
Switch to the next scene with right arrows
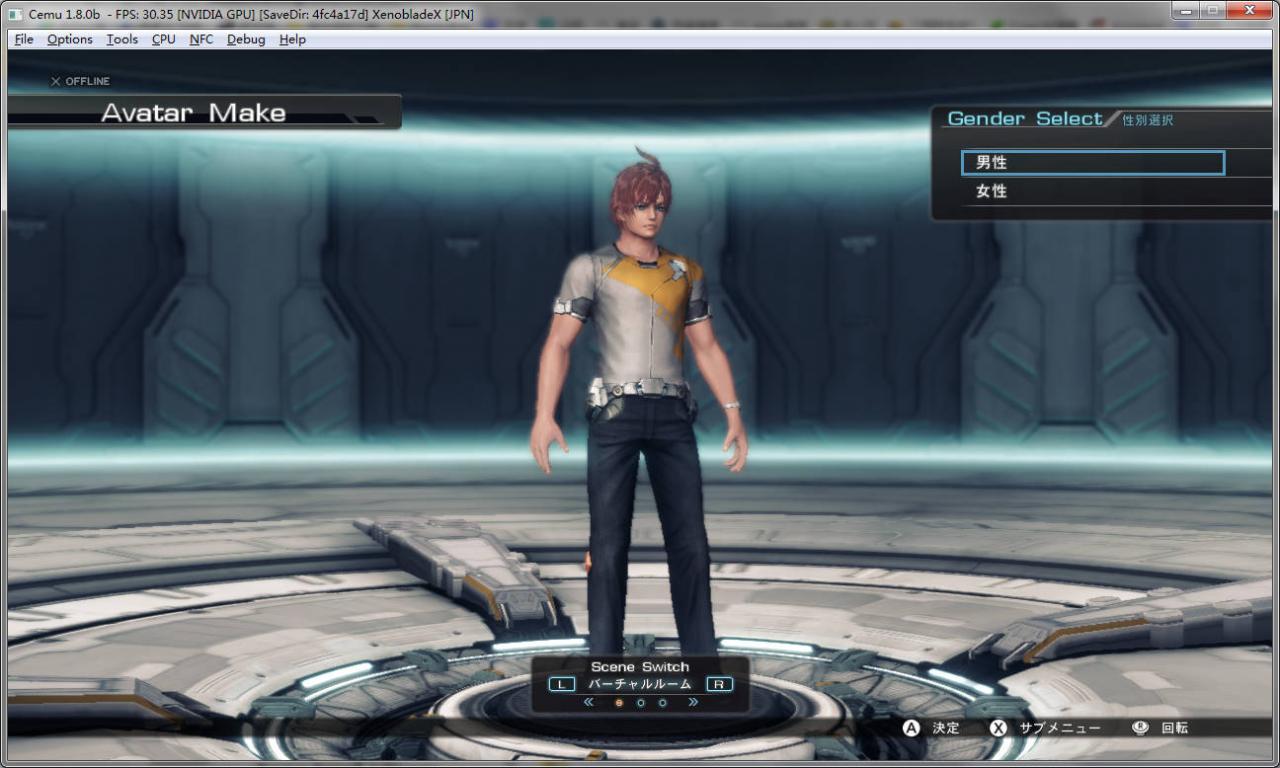click(x=692, y=703)
